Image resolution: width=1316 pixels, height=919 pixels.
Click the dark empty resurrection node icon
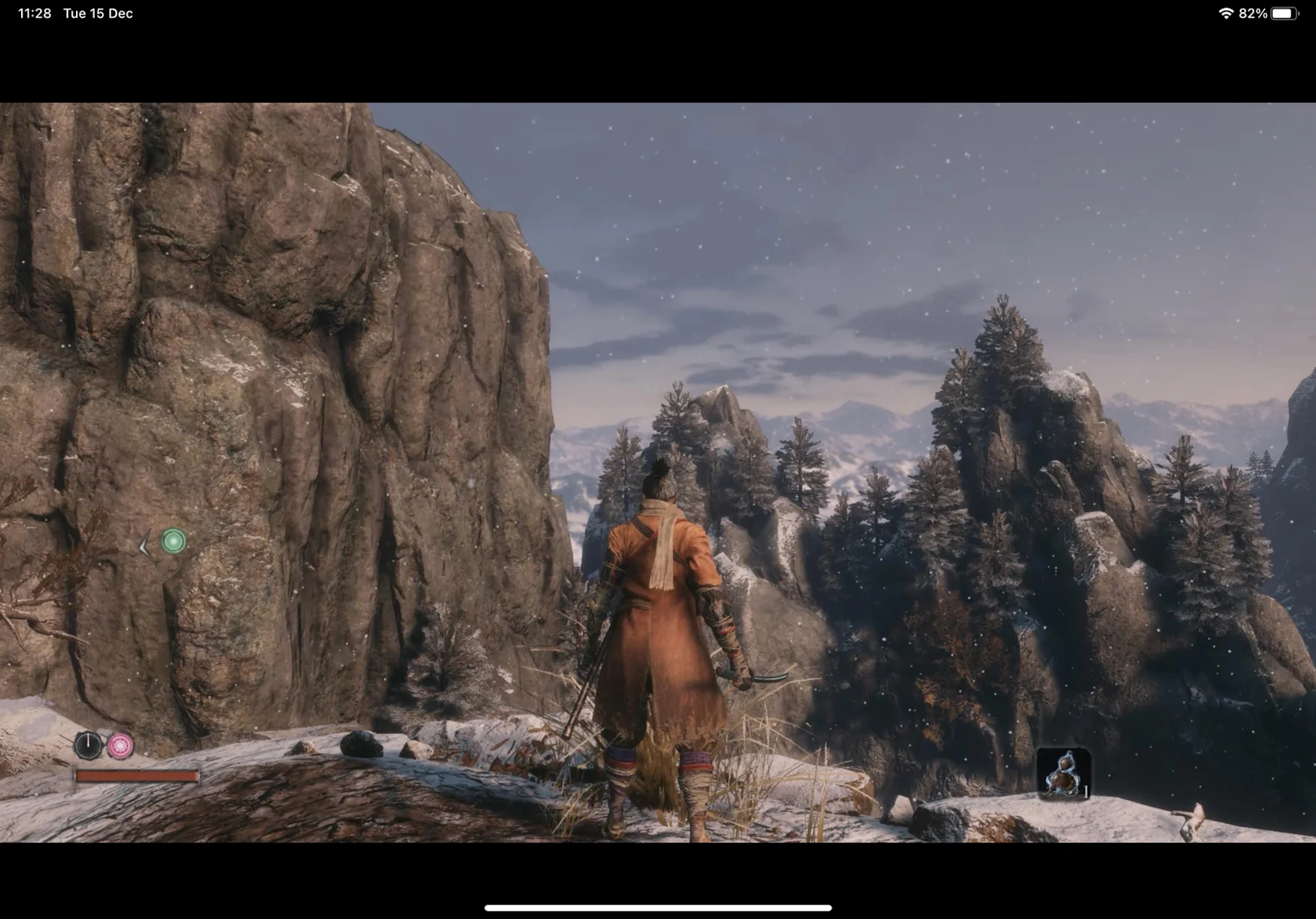pos(88,745)
